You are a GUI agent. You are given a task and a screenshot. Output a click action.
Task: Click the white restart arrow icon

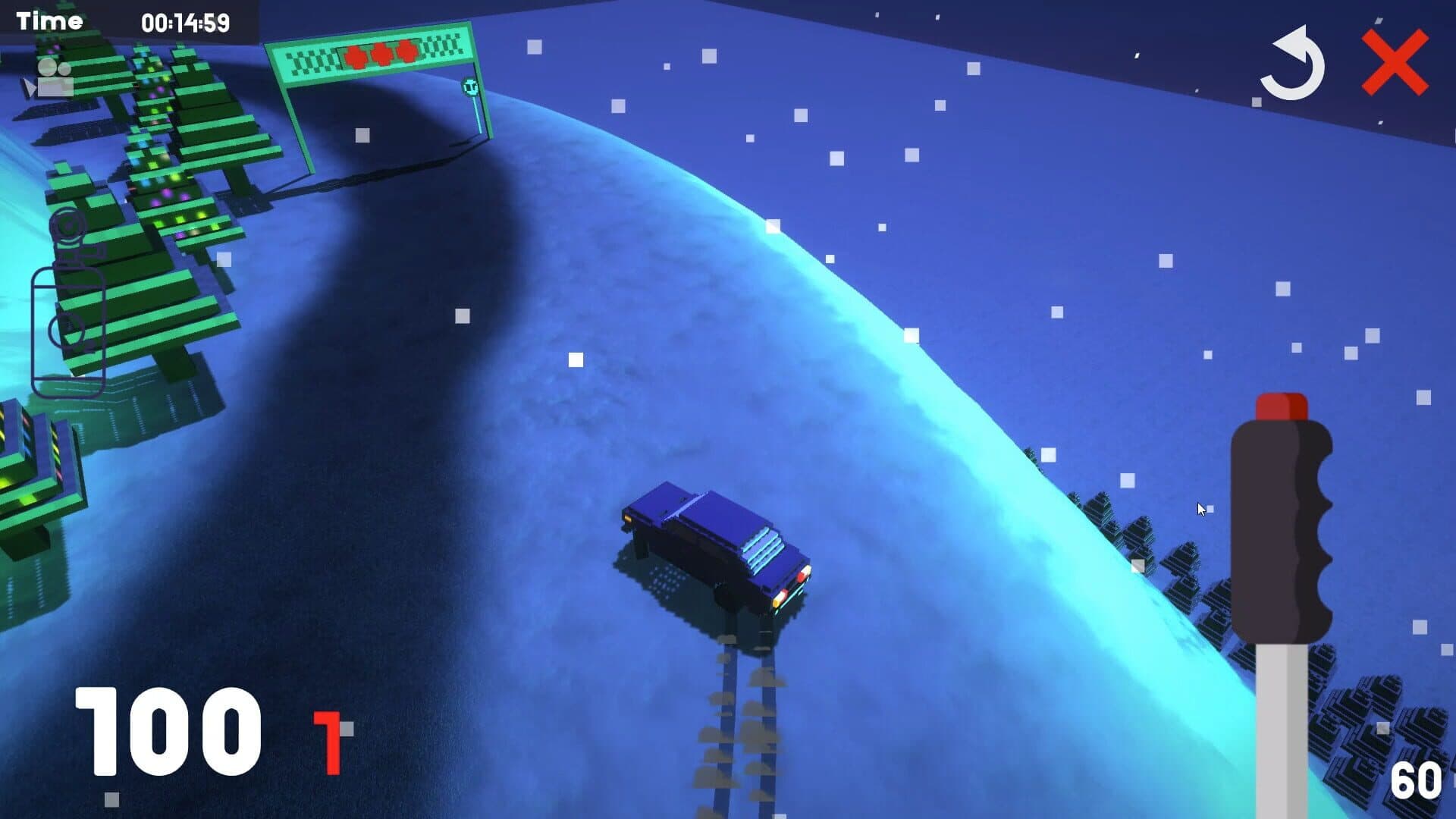[x=1292, y=65]
